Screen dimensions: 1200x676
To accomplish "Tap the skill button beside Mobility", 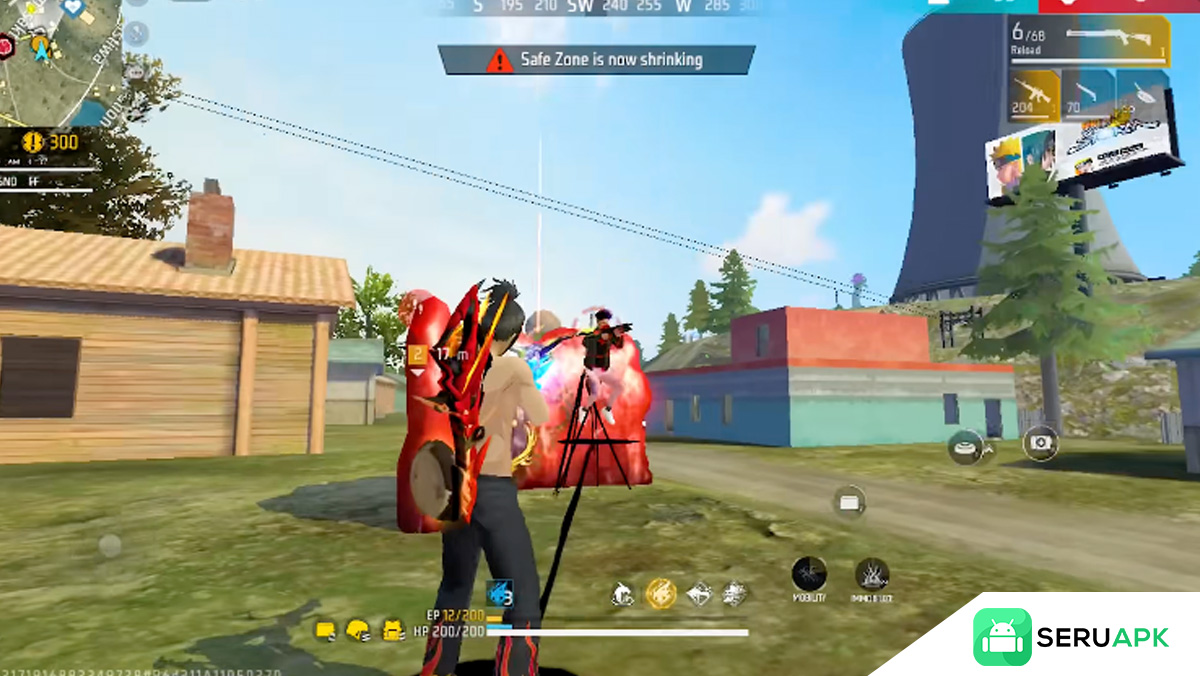I will pos(872,576).
